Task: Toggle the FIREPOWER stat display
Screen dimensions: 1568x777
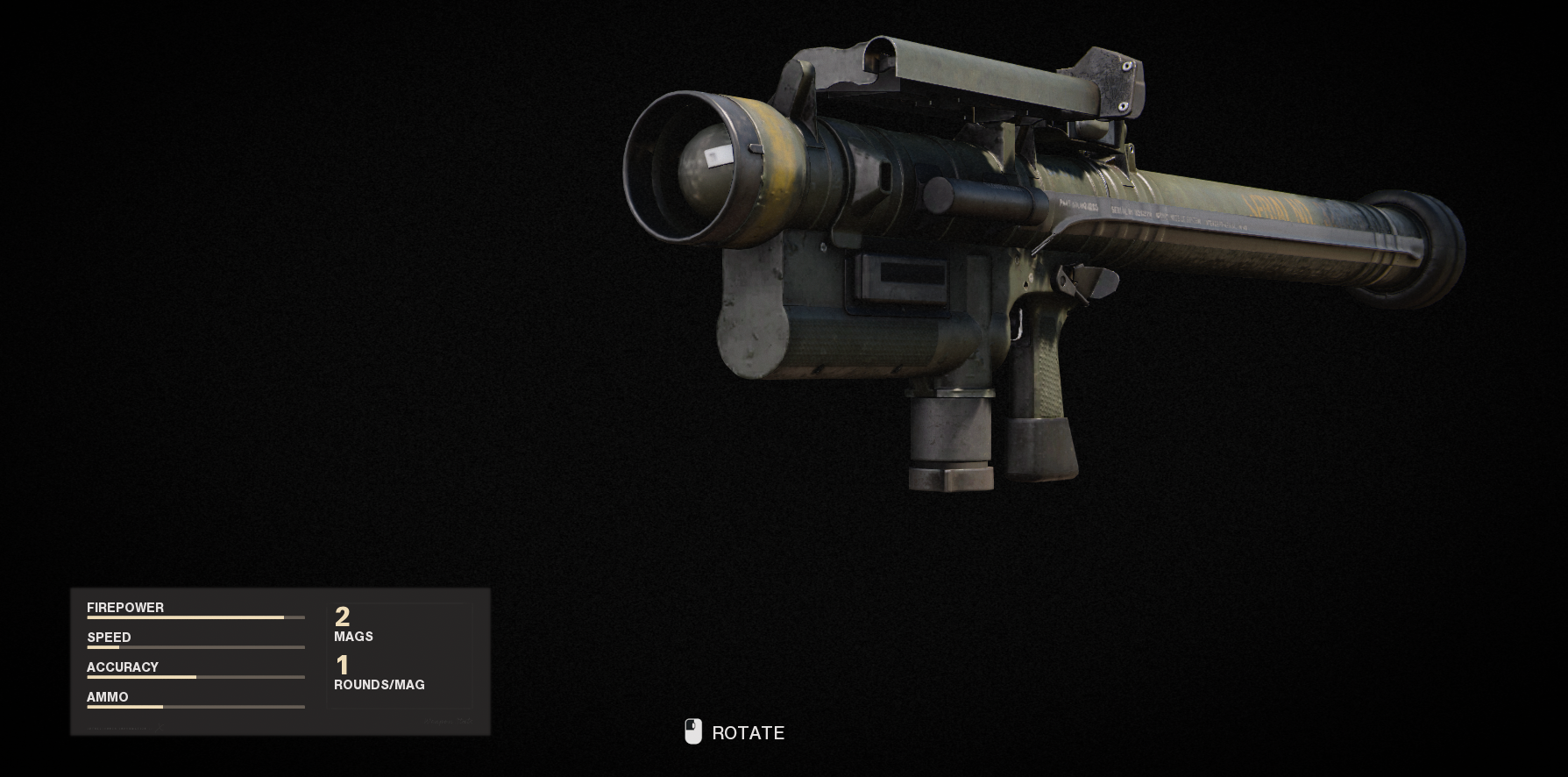Action: [x=125, y=607]
